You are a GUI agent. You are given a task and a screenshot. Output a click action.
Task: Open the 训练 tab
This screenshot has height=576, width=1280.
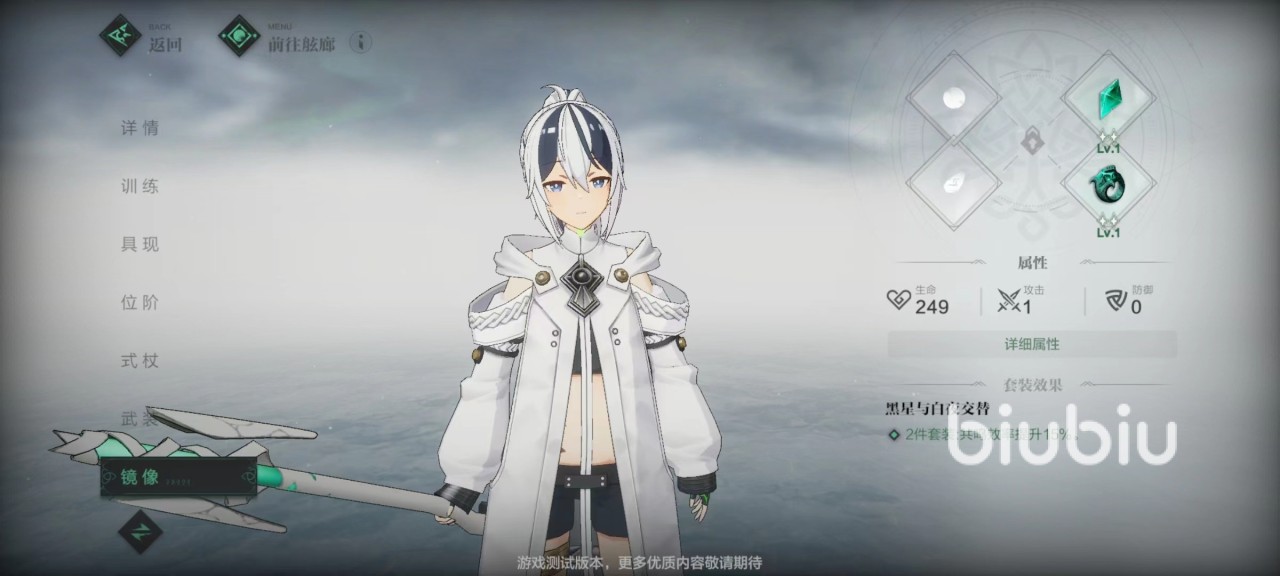pos(140,186)
